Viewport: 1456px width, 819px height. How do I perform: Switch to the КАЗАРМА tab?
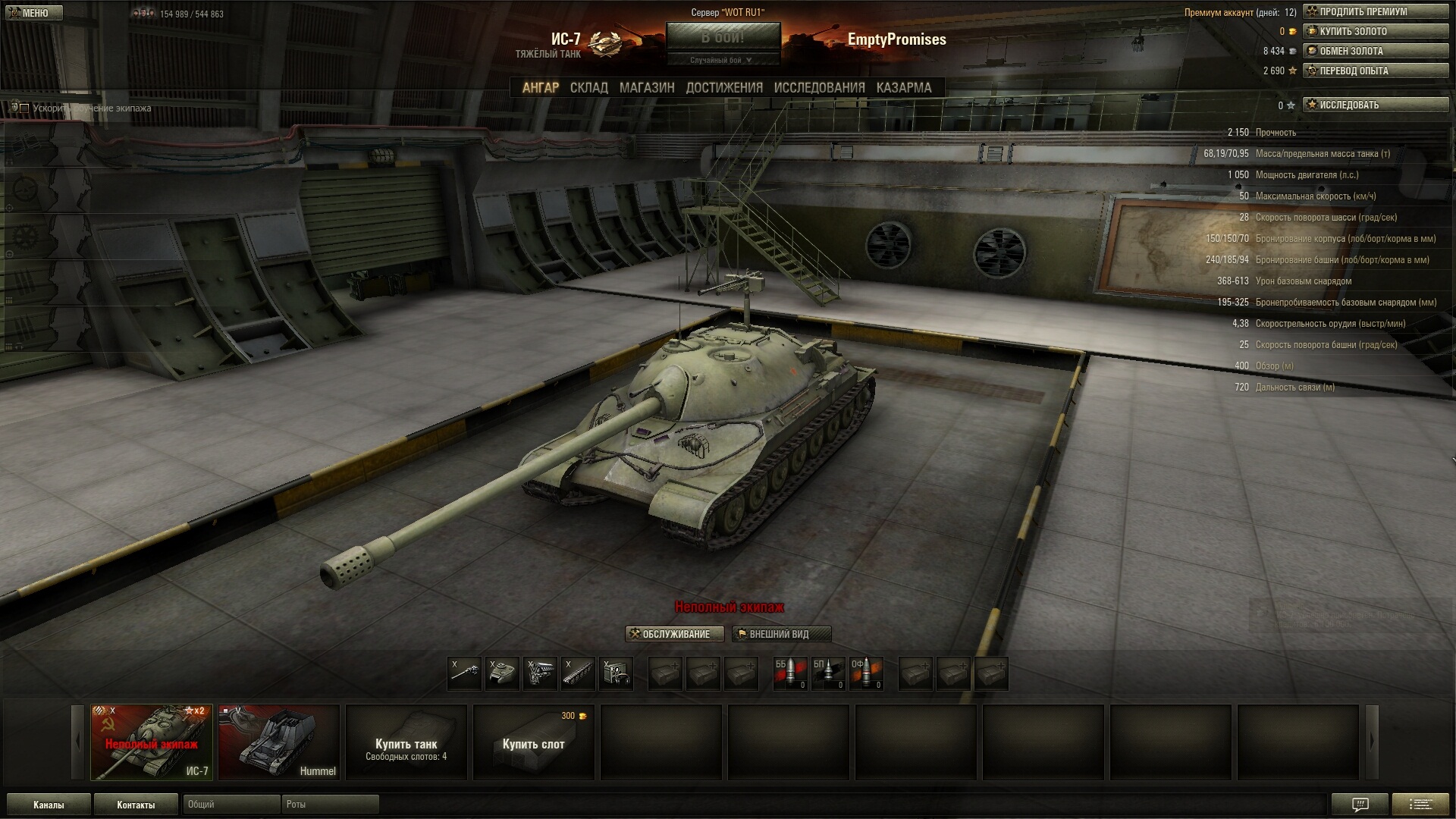click(903, 88)
